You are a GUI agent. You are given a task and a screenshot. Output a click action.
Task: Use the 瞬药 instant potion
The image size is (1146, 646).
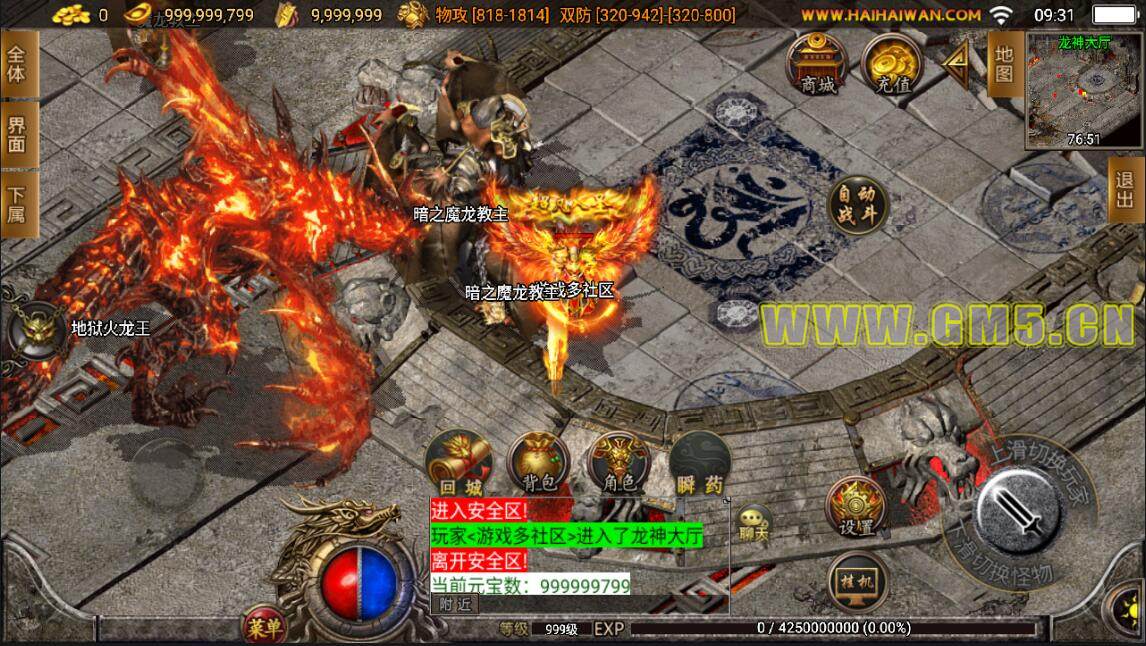click(700, 464)
